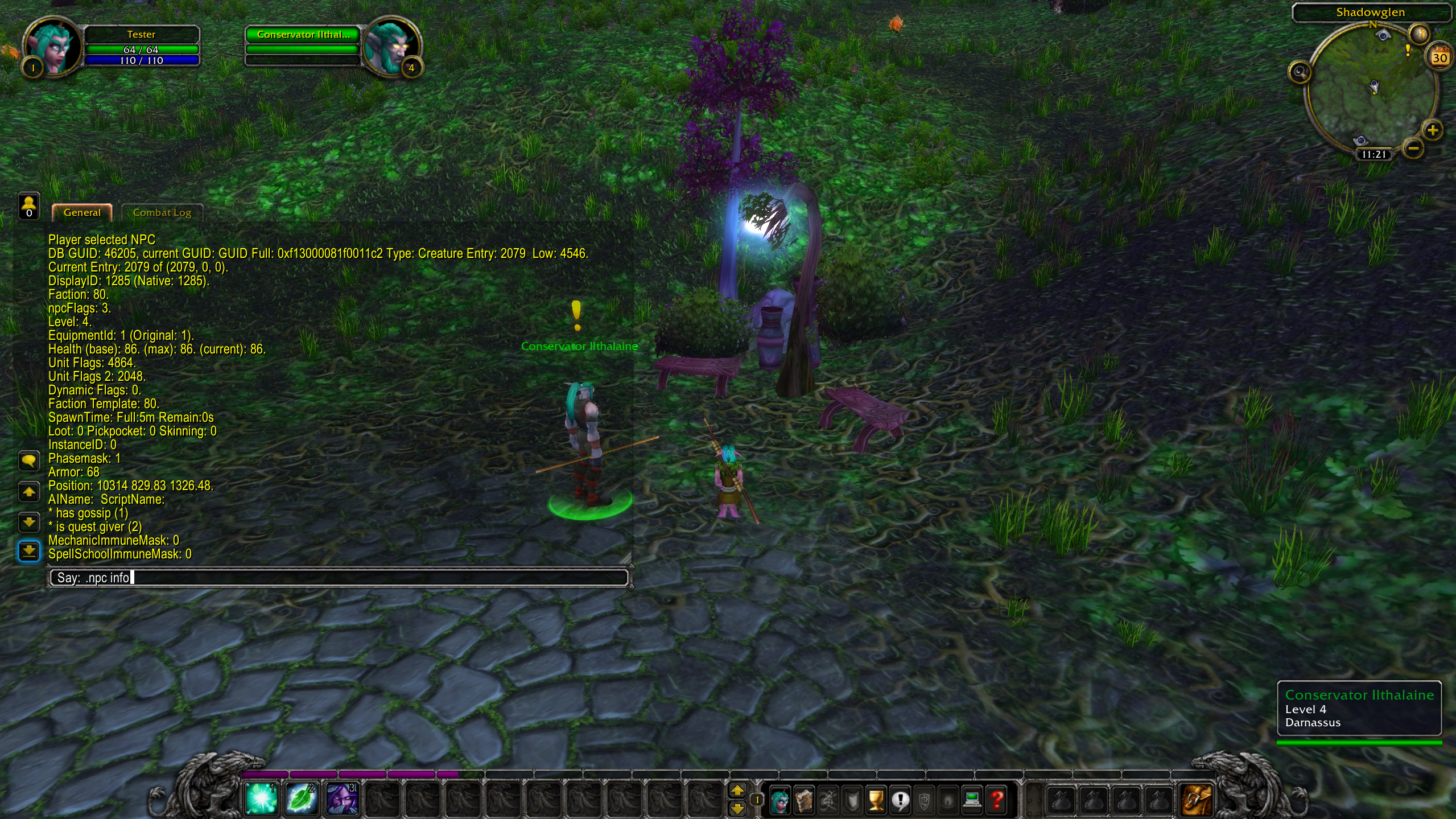
Task: Open the character info micro button
Action: tap(779, 801)
